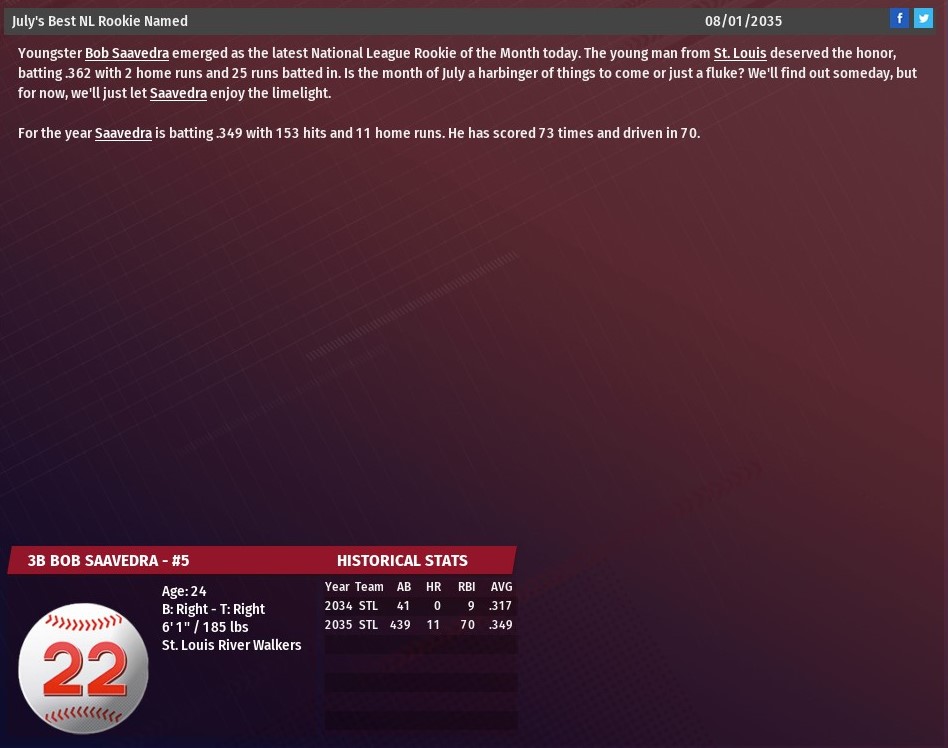The image size is (948, 748).
Task: Share the story on Twitter
Action: (923, 18)
